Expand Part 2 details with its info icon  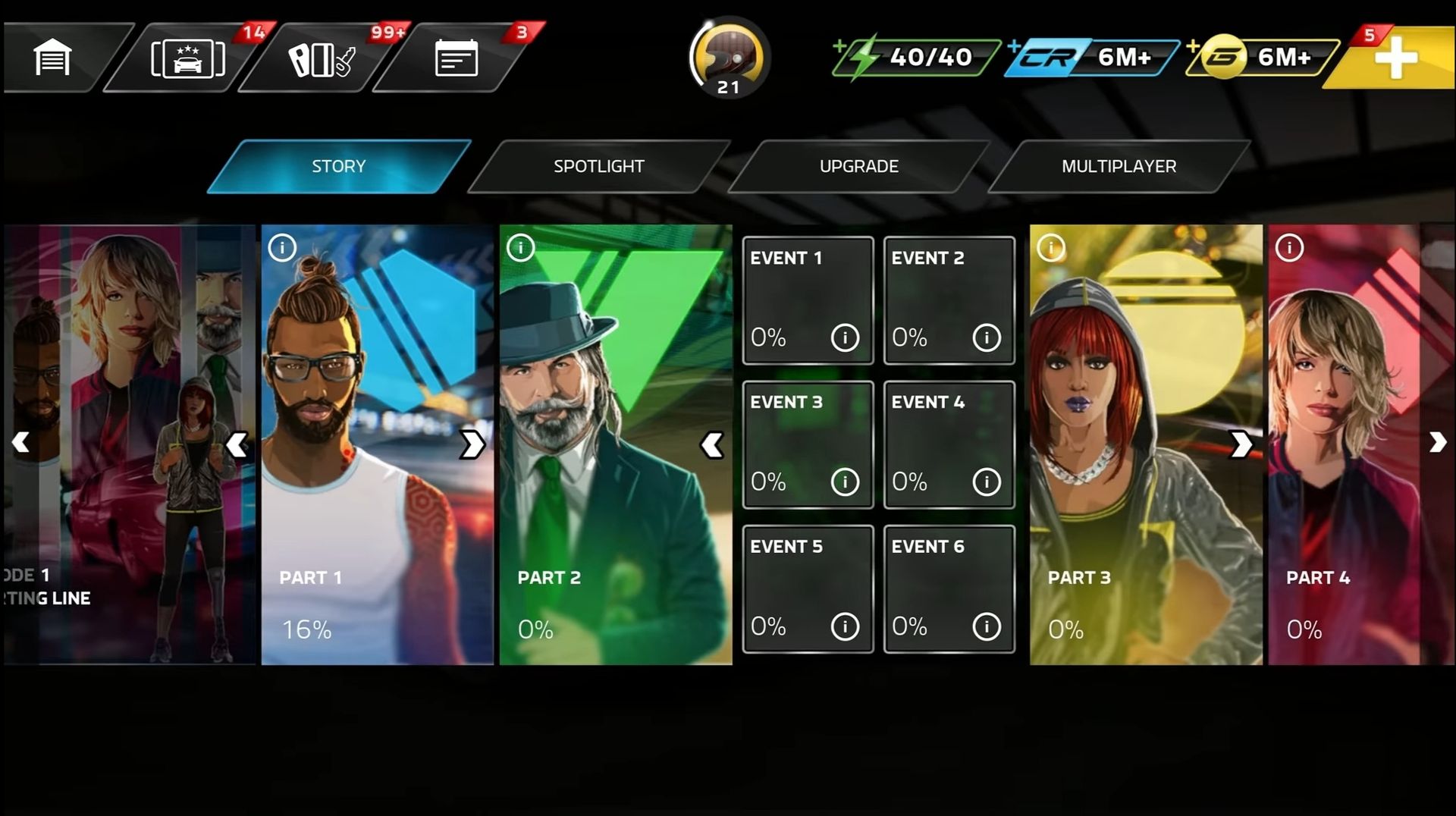click(x=521, y=246)
